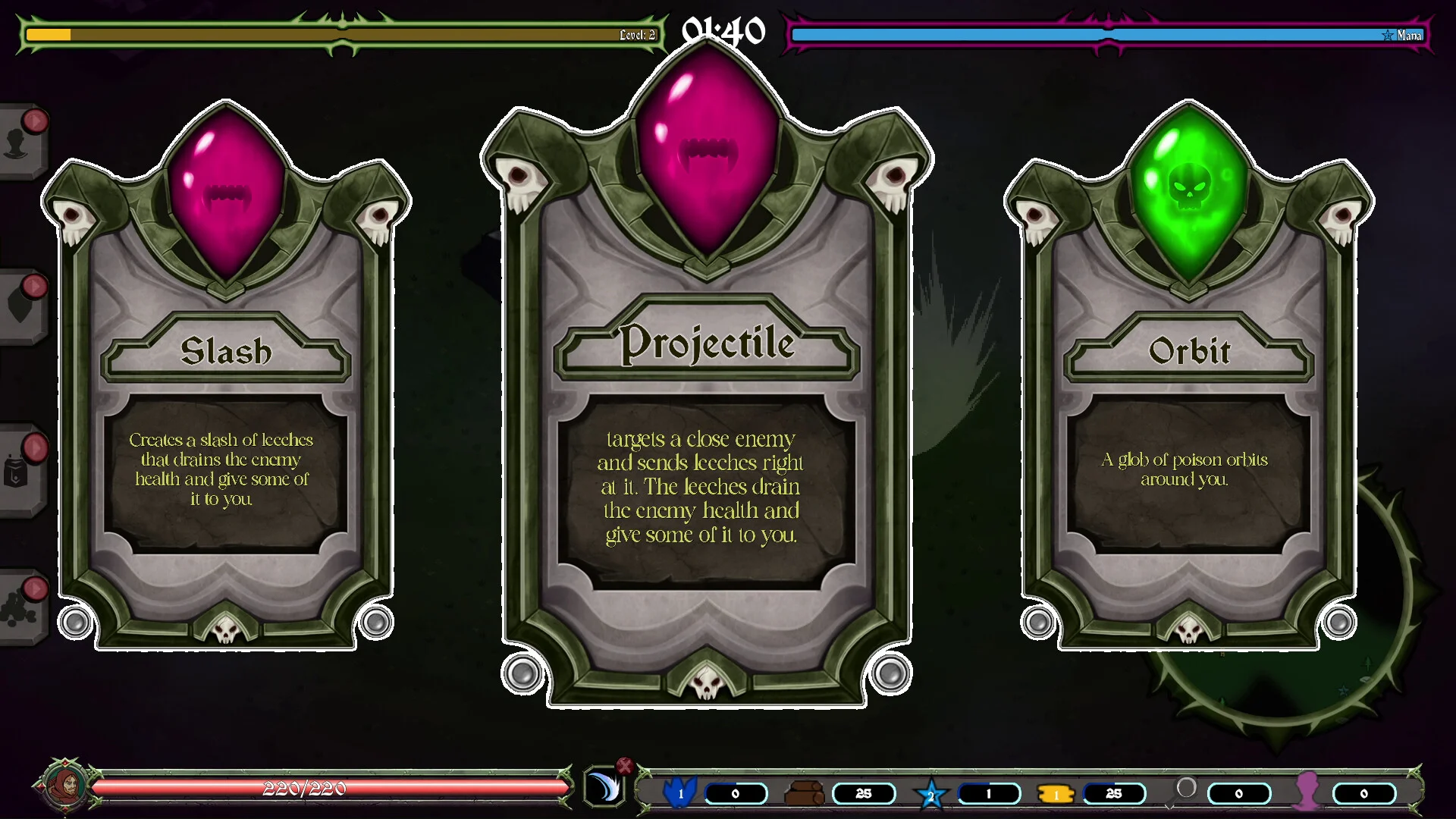Click the blue star resource icon
The width and height of the screenshot is (1456, 819).
pyautogui.click(x=931, y=795)
